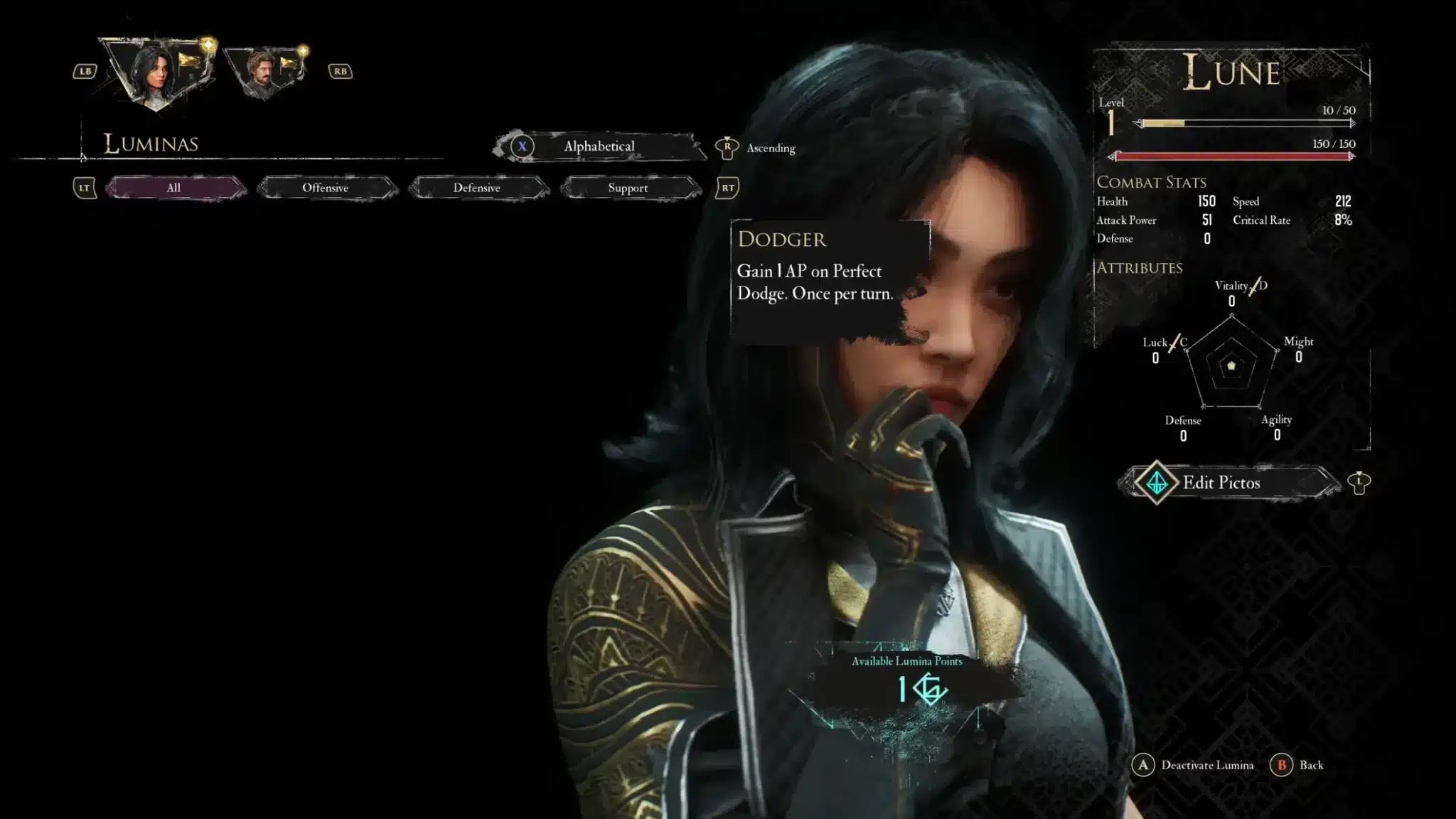Show the Defensive luminas category
This screenshot has height=819, width=1456.
coord(477,188)
